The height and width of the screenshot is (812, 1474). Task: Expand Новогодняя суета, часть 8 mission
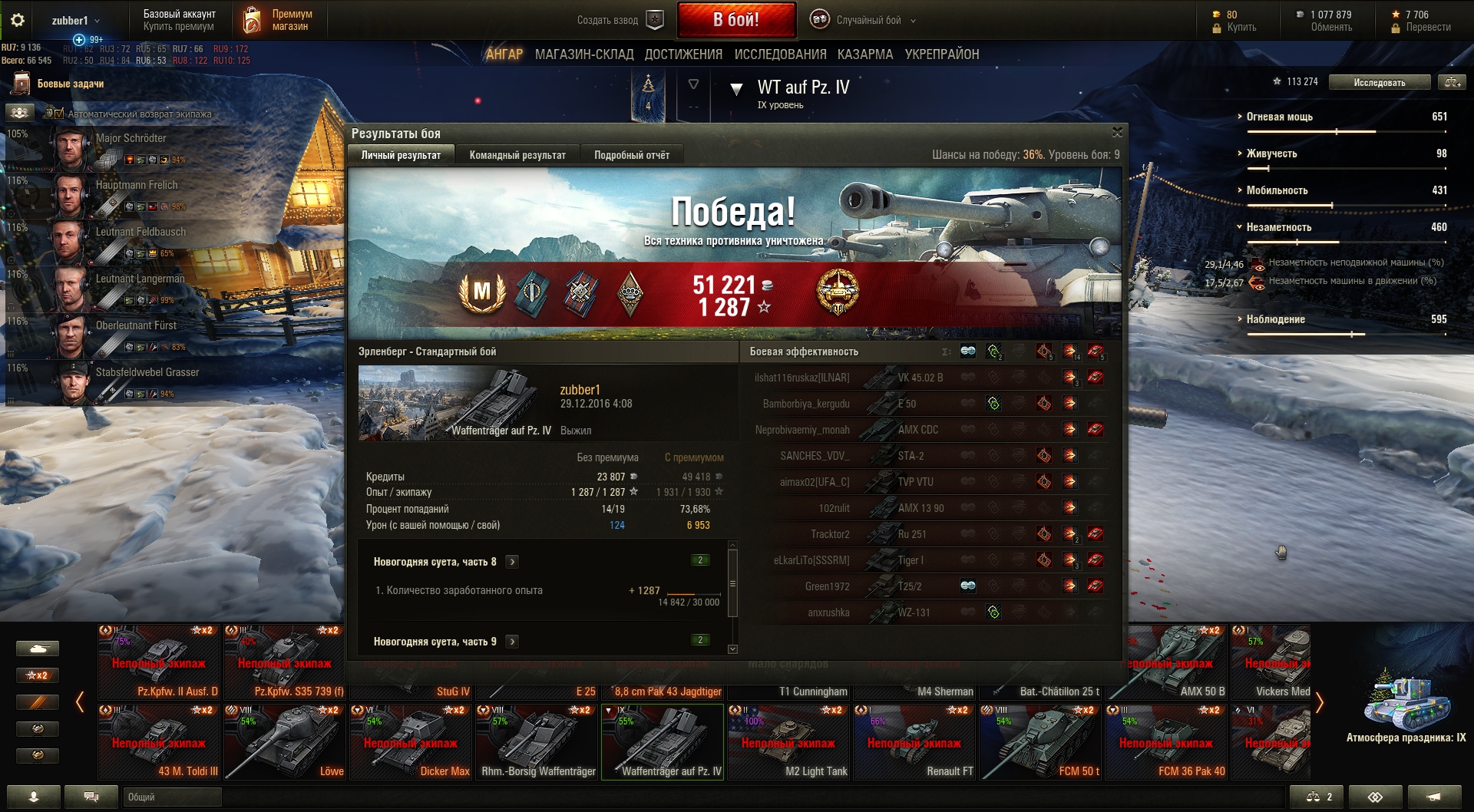point(512,562)
